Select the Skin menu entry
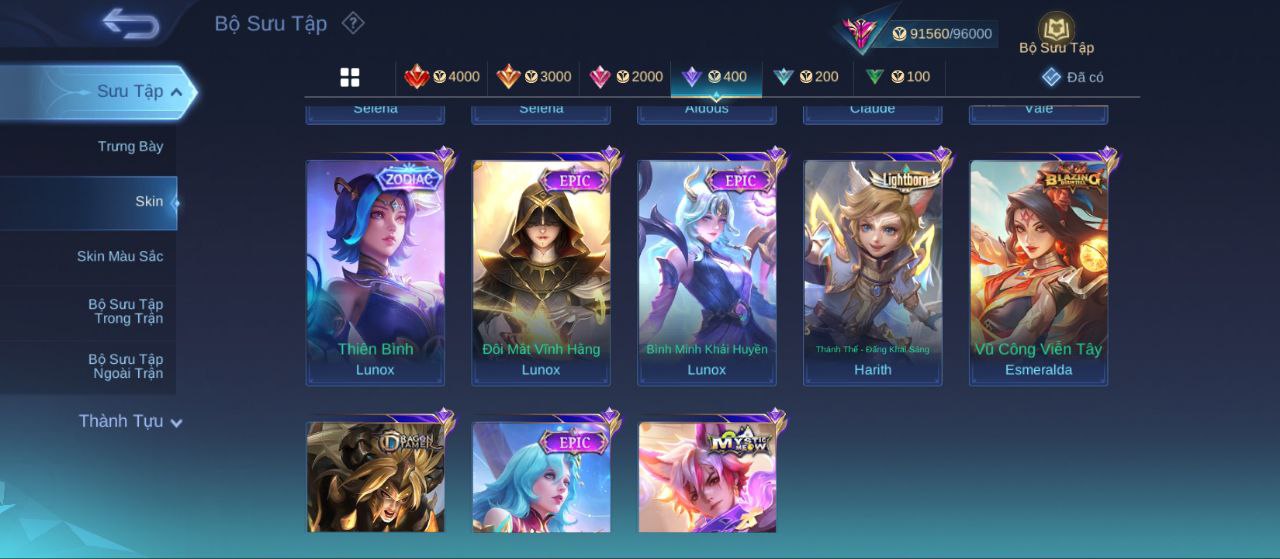This screenshot has width=1280, height=559. click(149, 202)
